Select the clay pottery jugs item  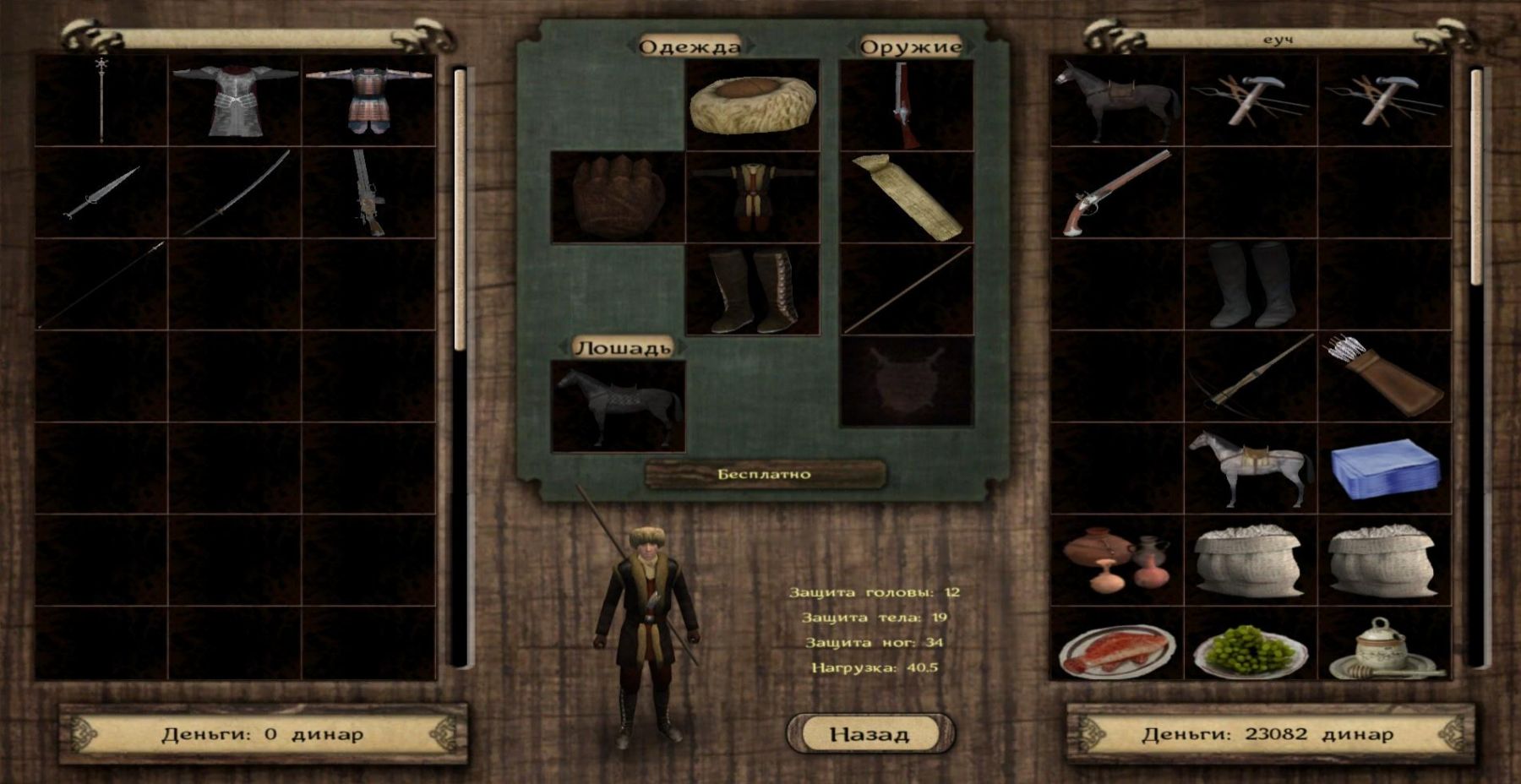[1115, 558]
